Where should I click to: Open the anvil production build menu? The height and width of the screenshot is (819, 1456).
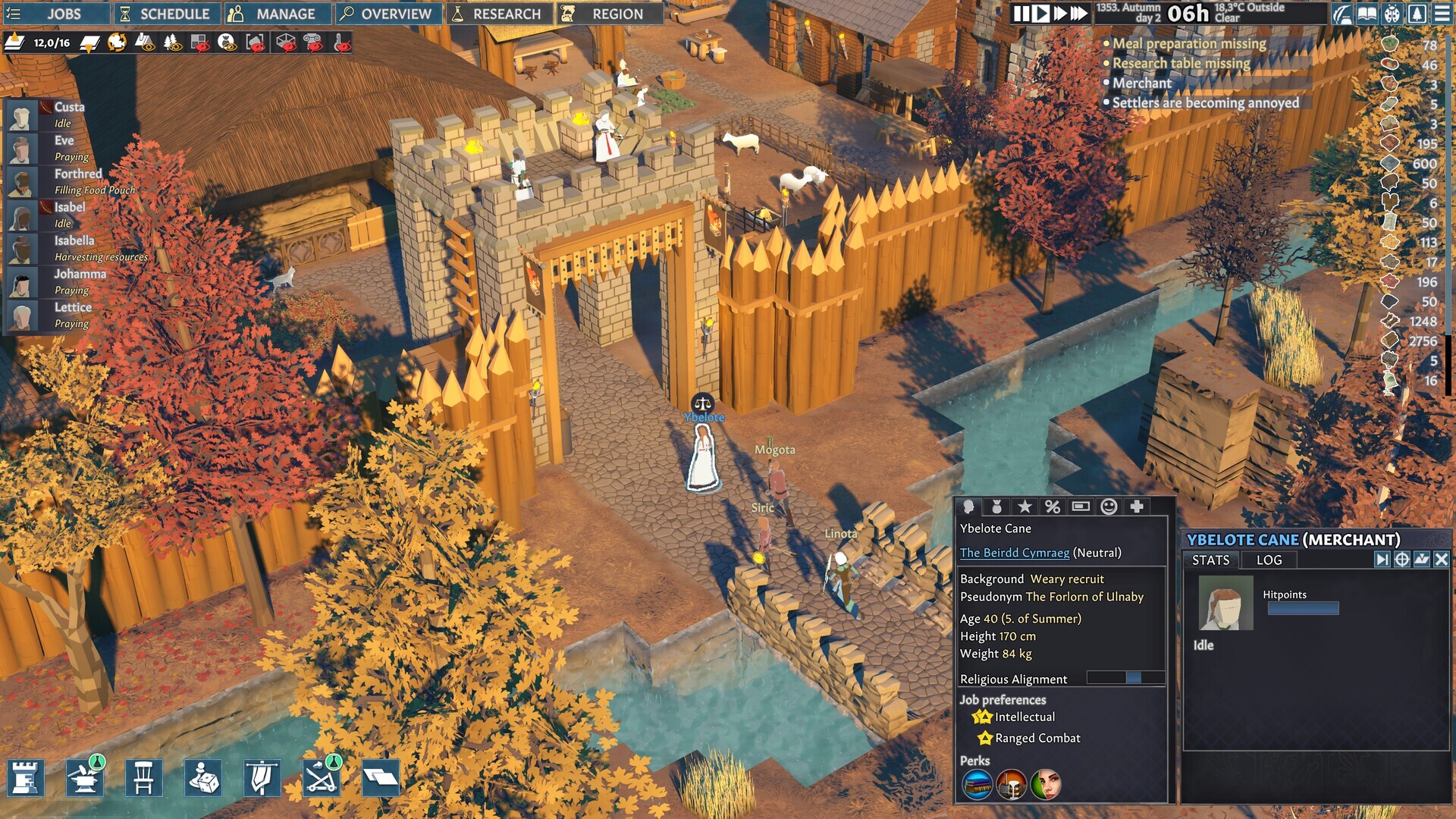click(86, 777)
